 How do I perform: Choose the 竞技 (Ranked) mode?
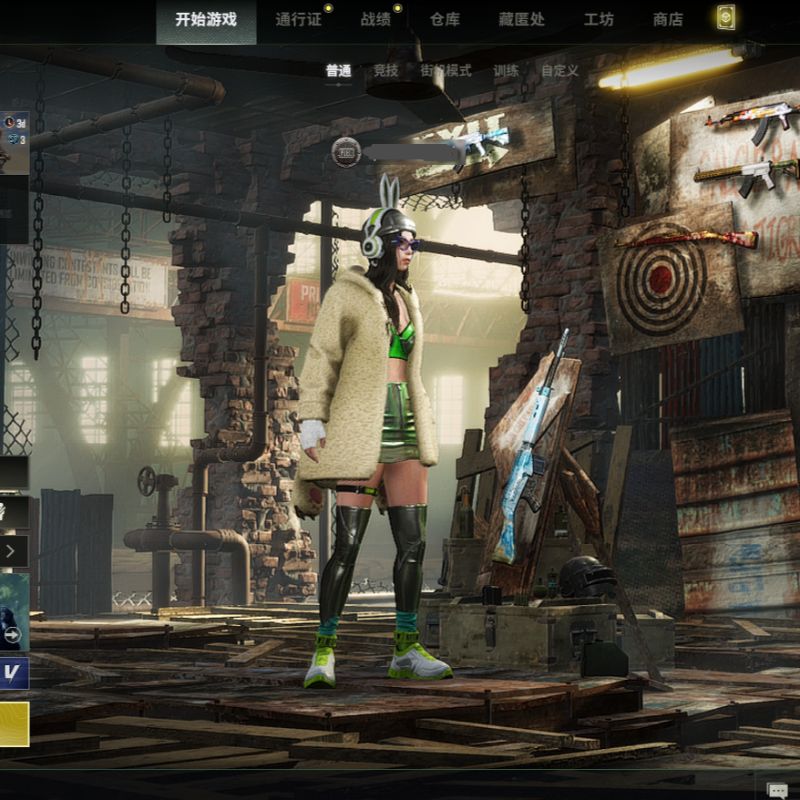coord(385,71)
